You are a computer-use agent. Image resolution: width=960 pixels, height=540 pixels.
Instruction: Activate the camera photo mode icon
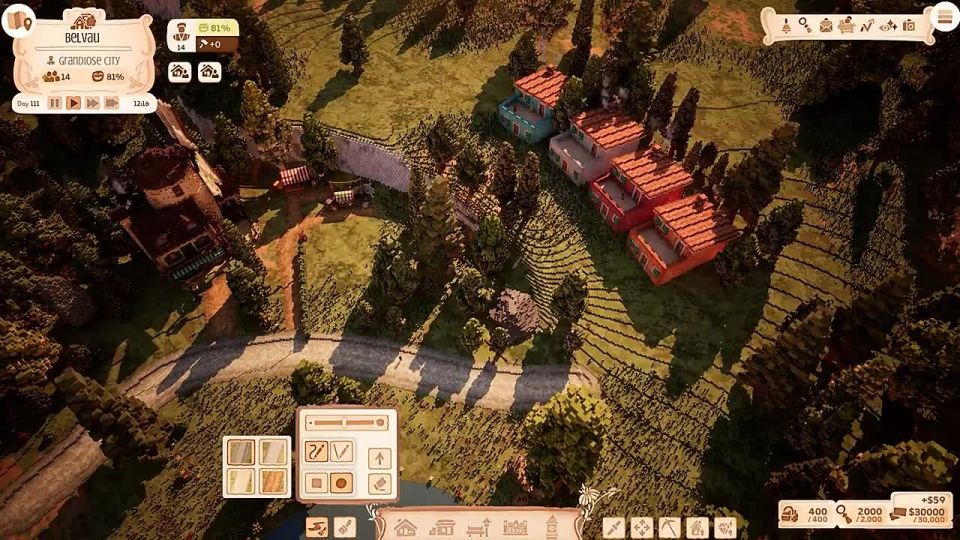(x=909, y=25)
